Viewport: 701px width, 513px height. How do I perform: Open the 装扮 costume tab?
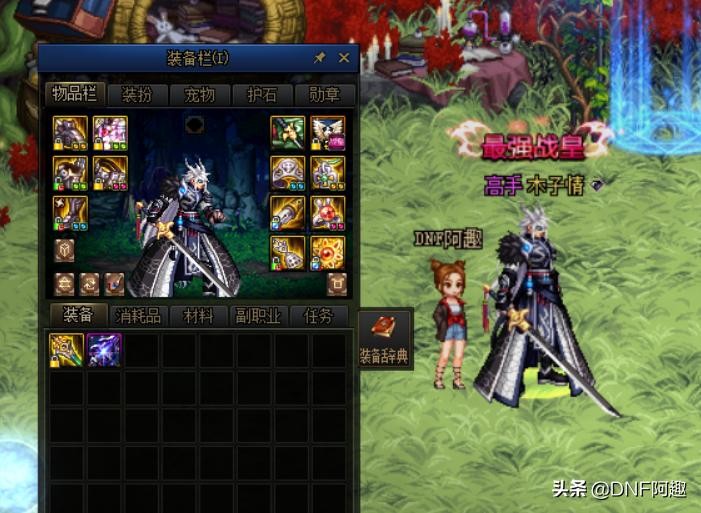(137, 95)
